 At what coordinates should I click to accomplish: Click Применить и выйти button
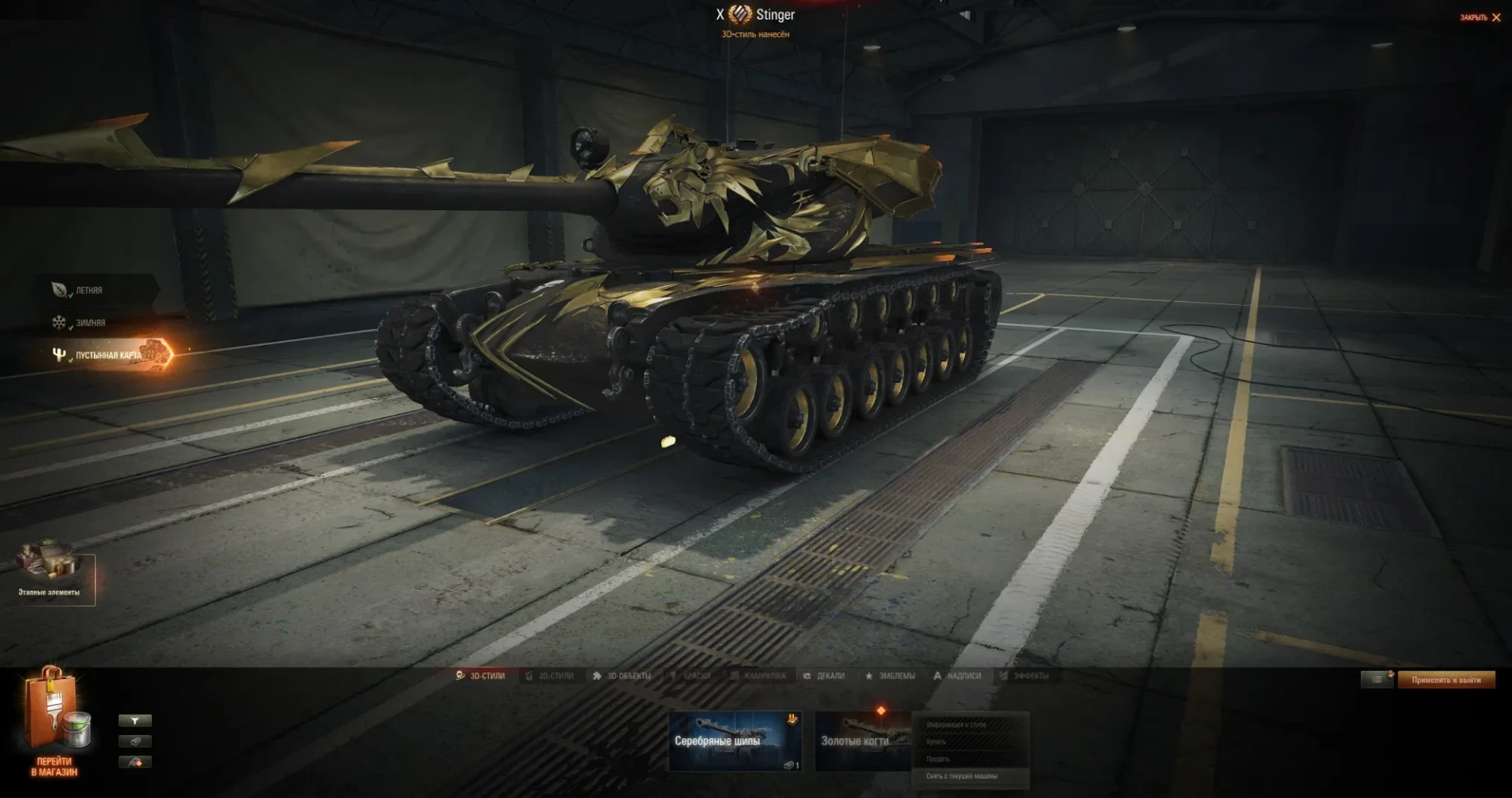(x=1446, y=680)
